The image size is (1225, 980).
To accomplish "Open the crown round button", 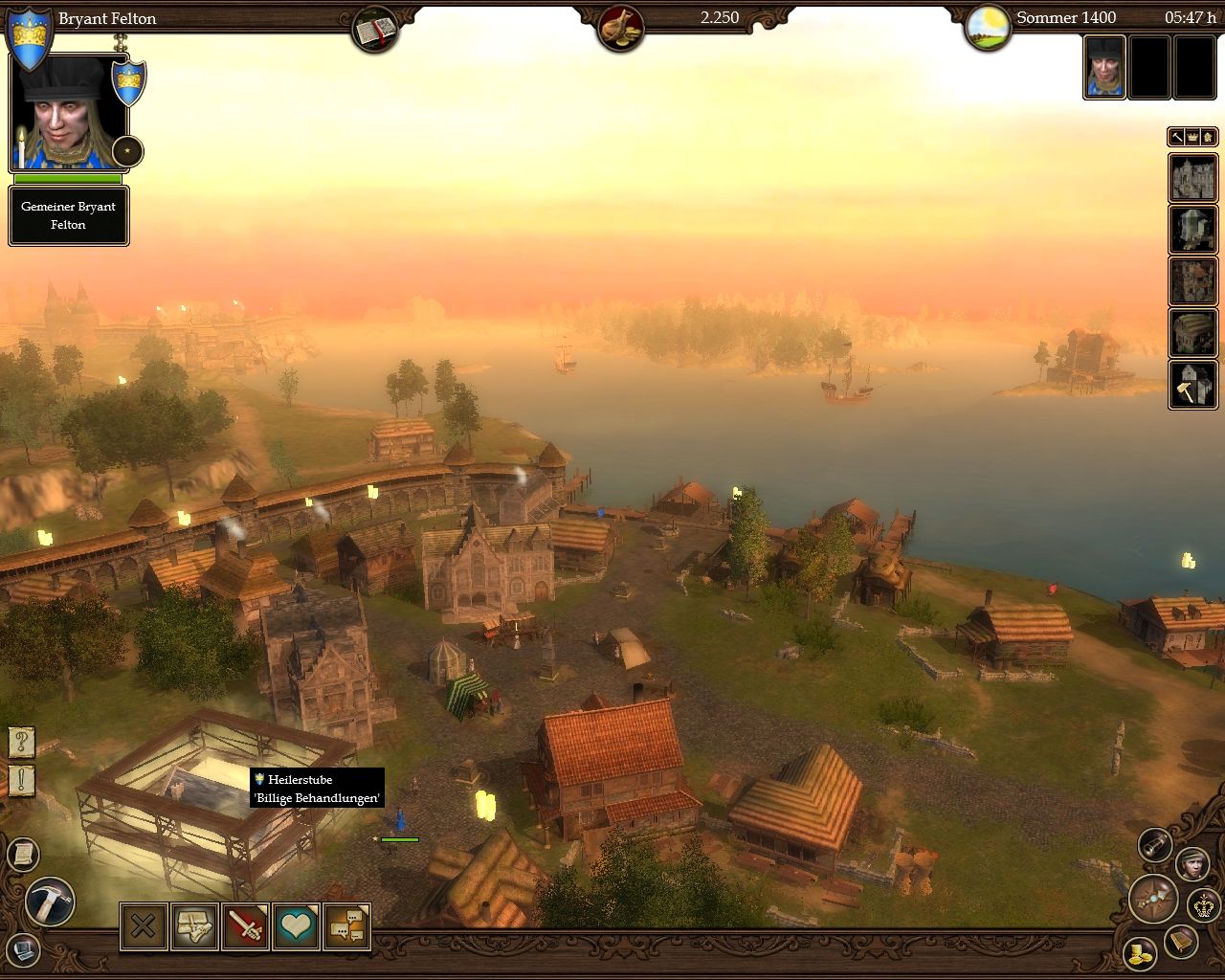I will pos(1204,903).
